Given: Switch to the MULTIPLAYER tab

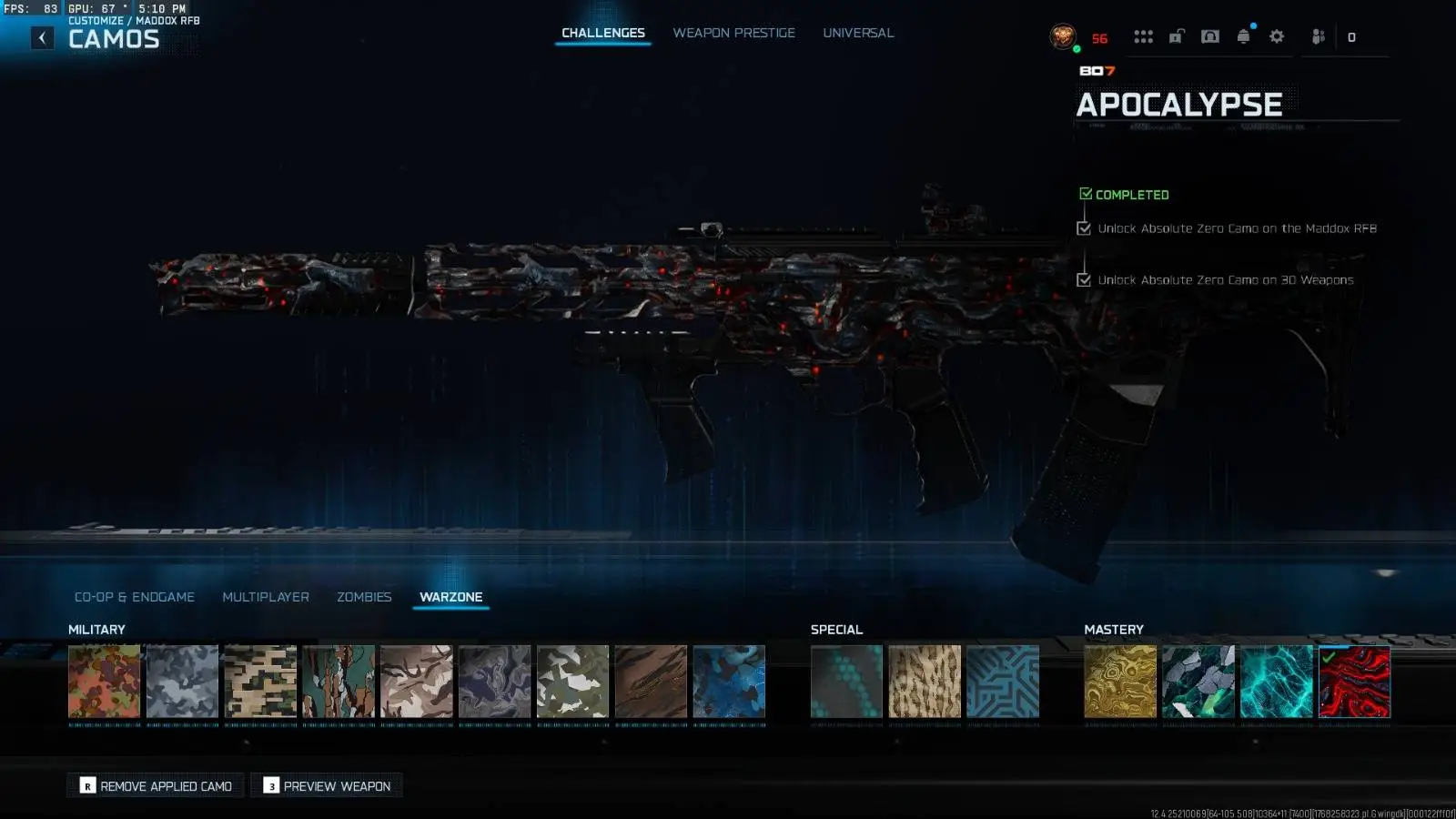Looking at the screenshot, I should pos(265,597).
